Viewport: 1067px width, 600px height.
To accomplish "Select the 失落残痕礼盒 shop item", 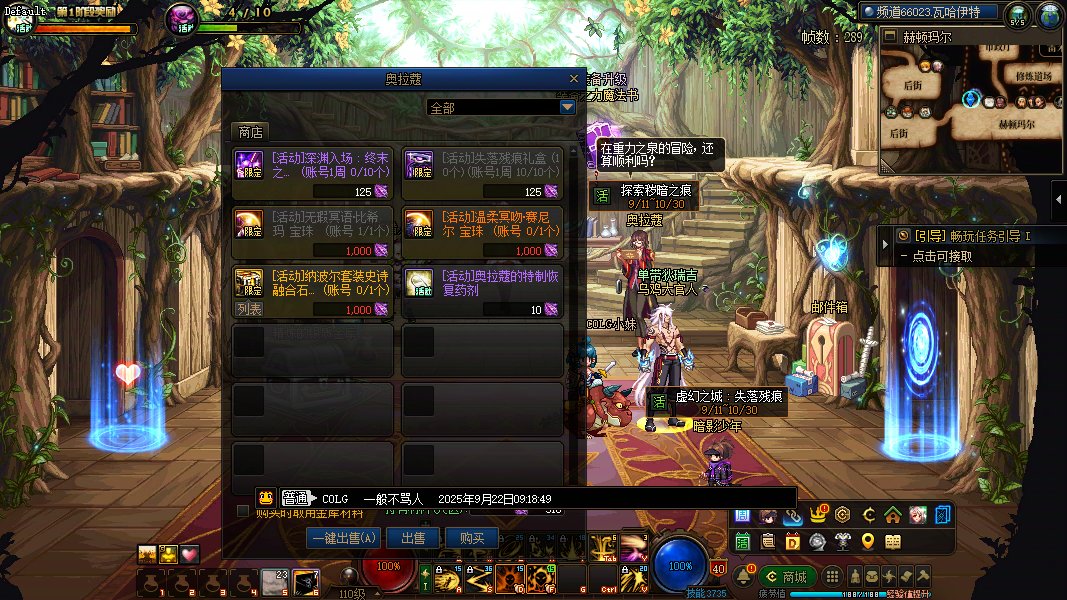I will point(482,174).
